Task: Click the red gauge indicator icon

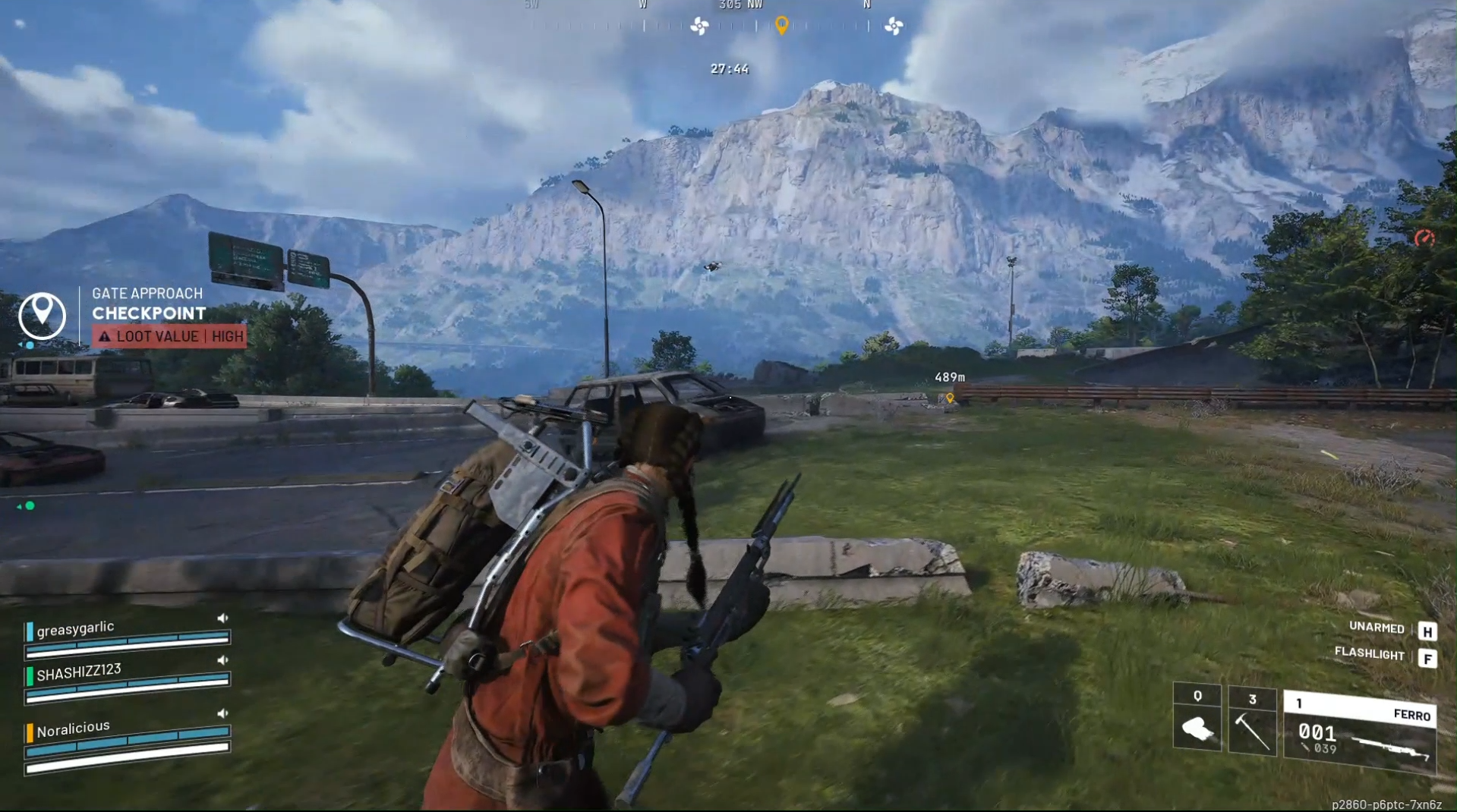Action: (x=1424, y=238)
